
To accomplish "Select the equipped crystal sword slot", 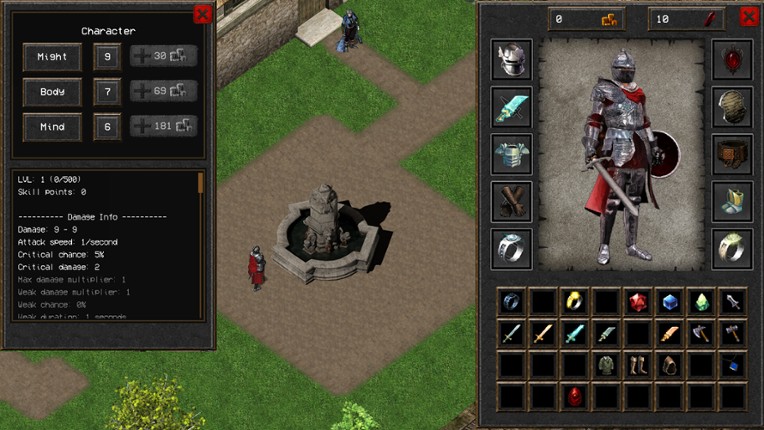I will pos(511,106).
